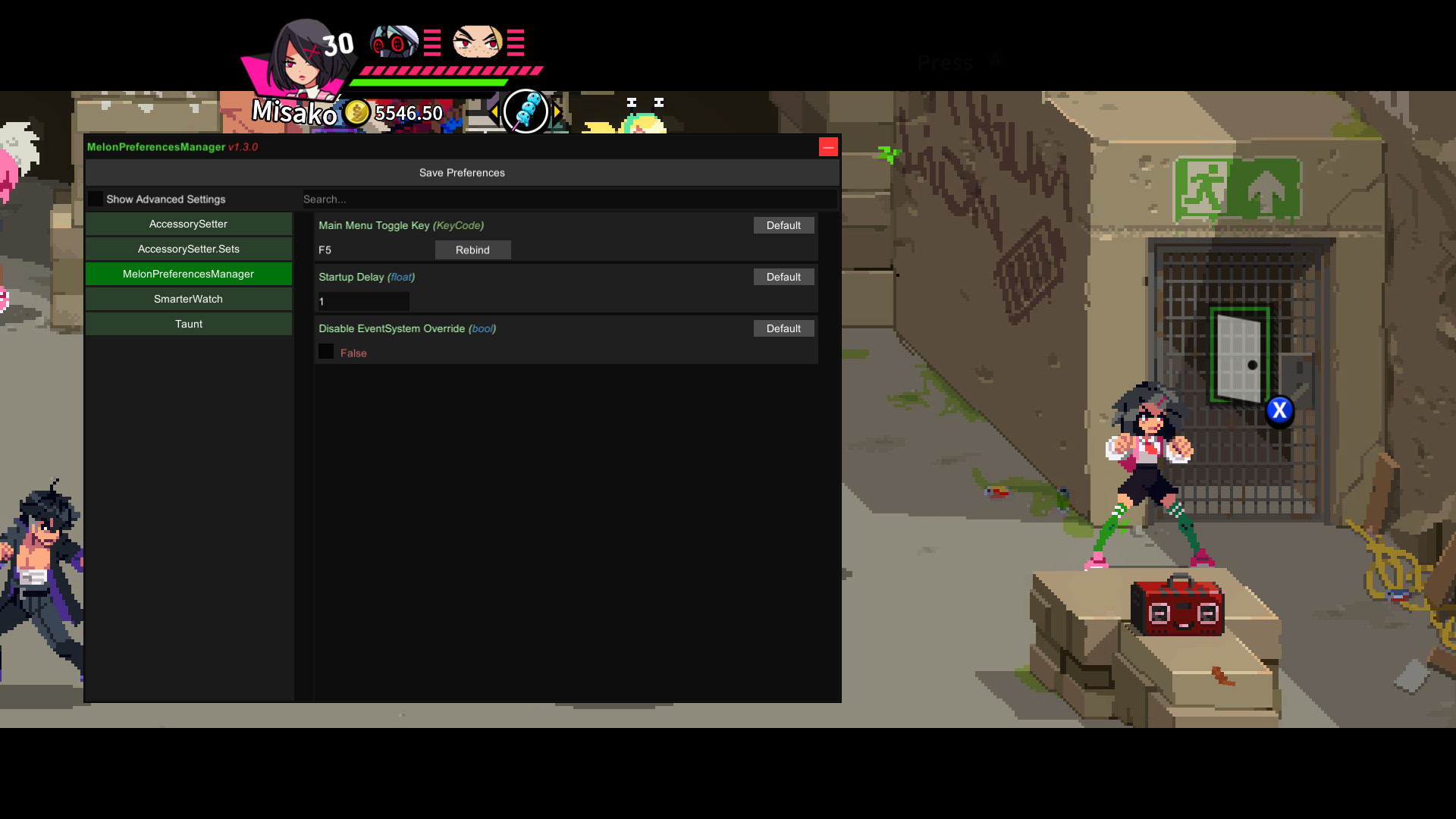This screenshot has height=819, width=1456.
Task: Click the right arrow on the item selector
Action: tap(557, 111)
